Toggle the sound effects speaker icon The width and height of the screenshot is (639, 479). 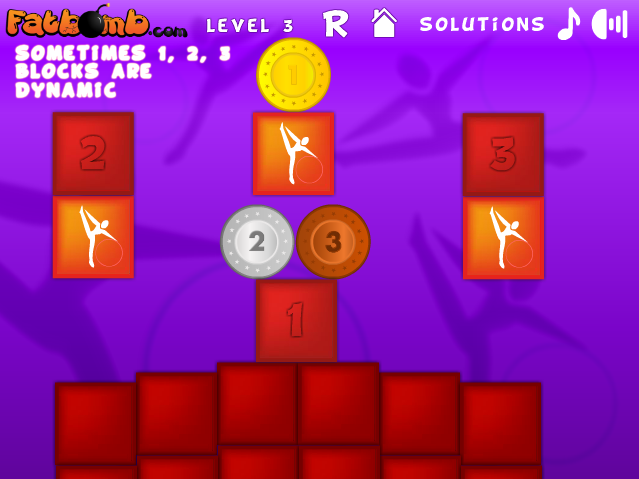[609, 23]
